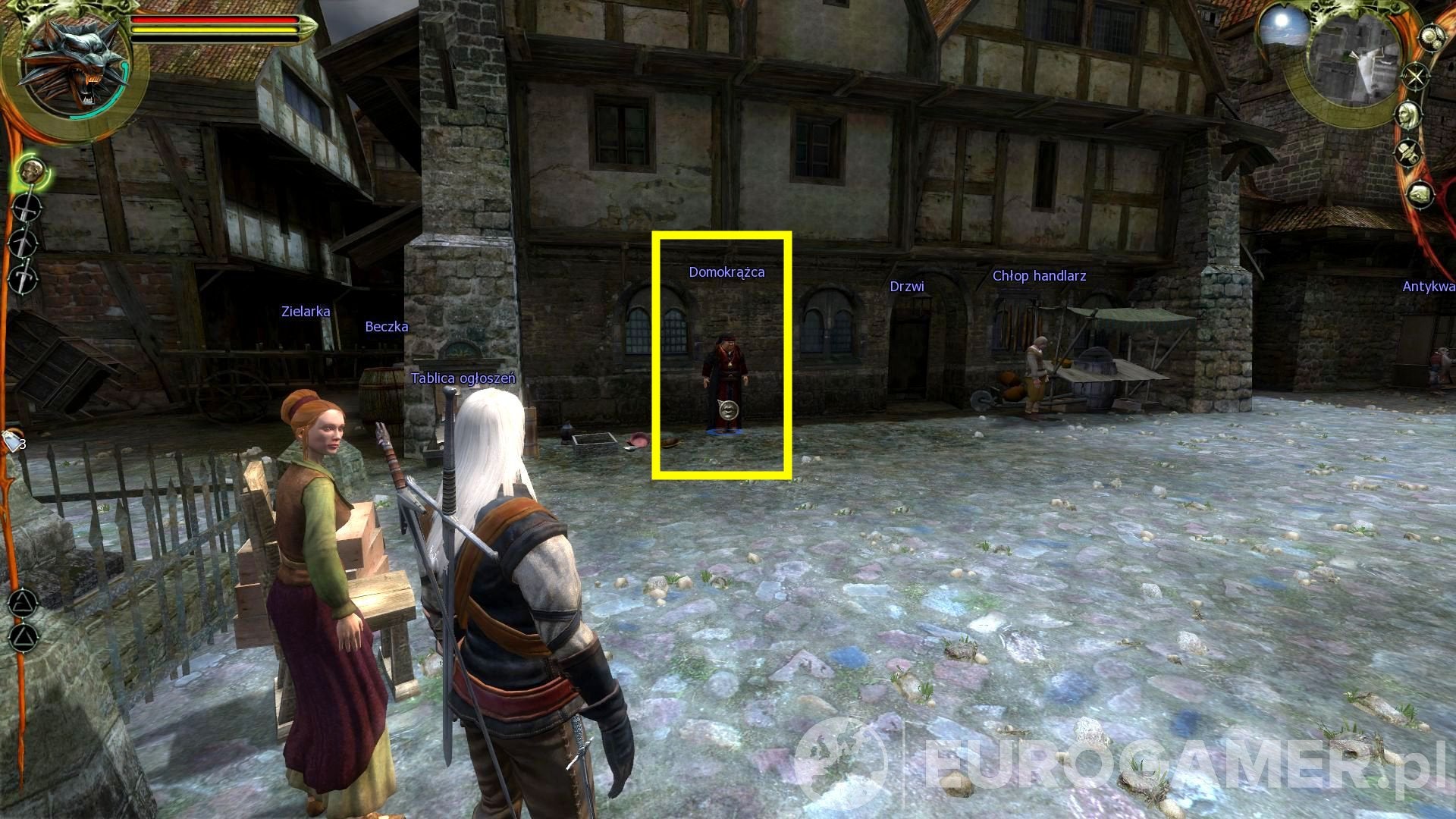Click the Zielarka label

[x=304, y=312]
